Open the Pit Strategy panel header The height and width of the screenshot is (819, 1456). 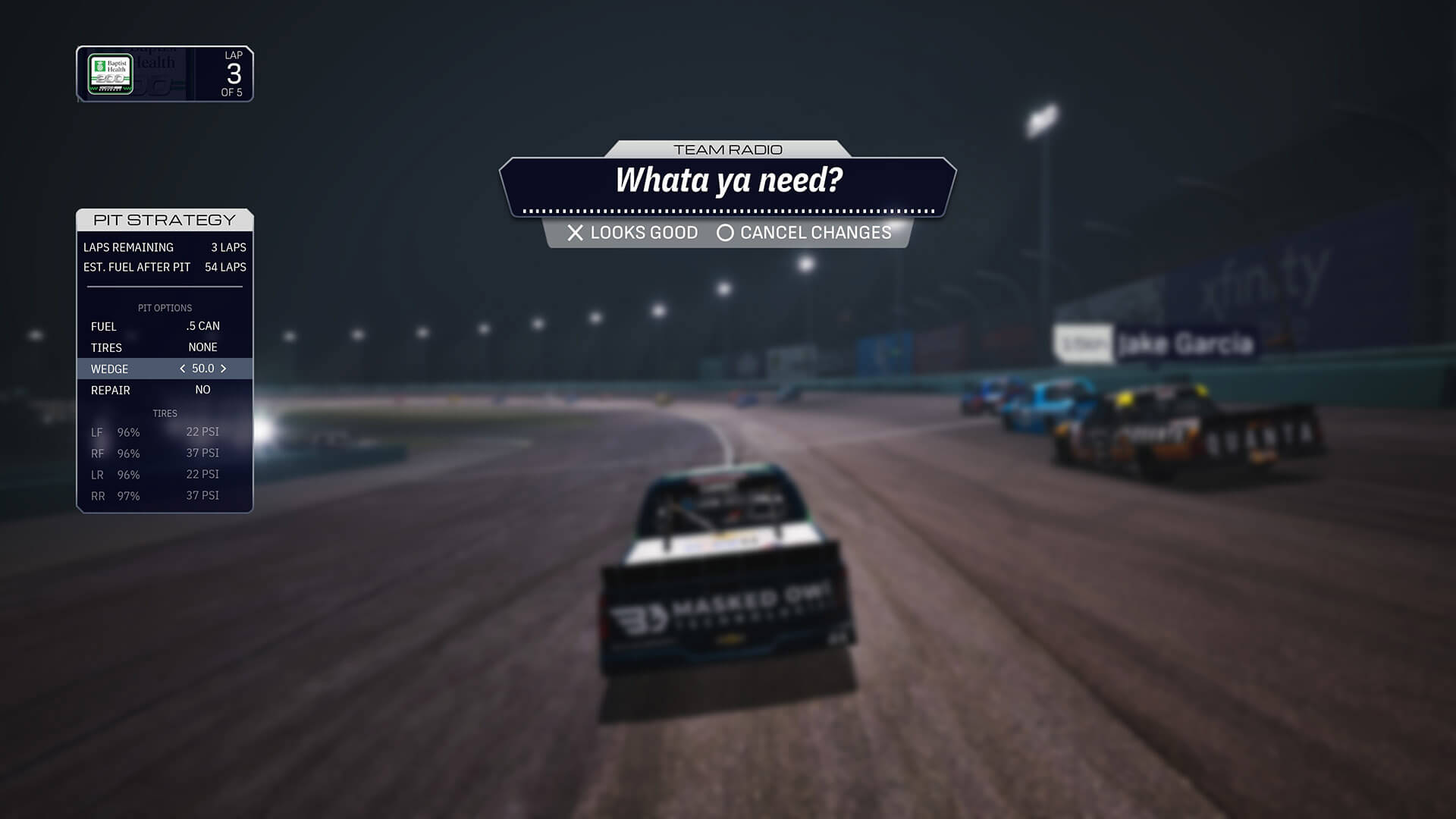pyautogui.click(x=164, y=219)
